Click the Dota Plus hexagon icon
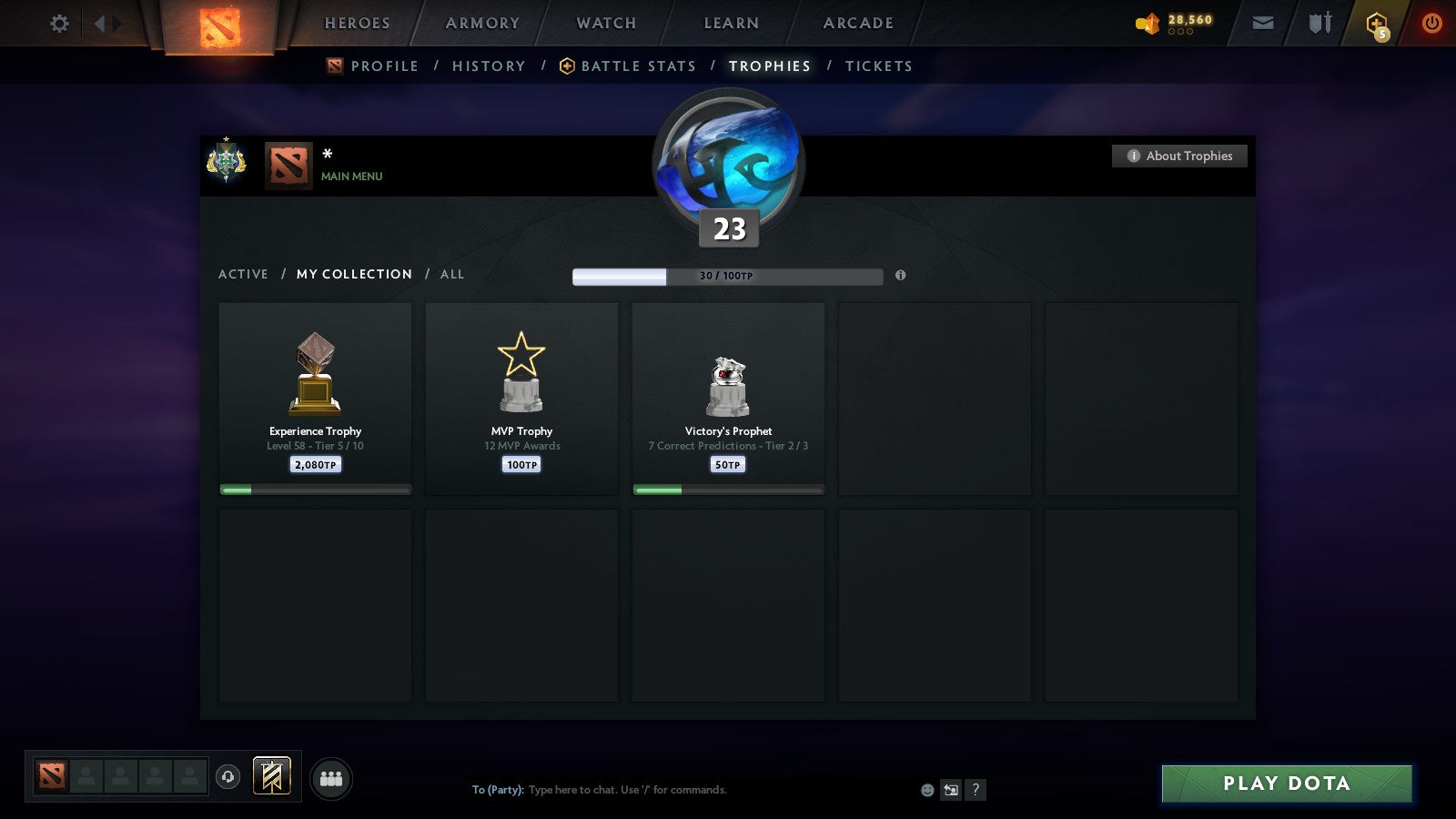1456x819 pixels. tap(1375, 23)
